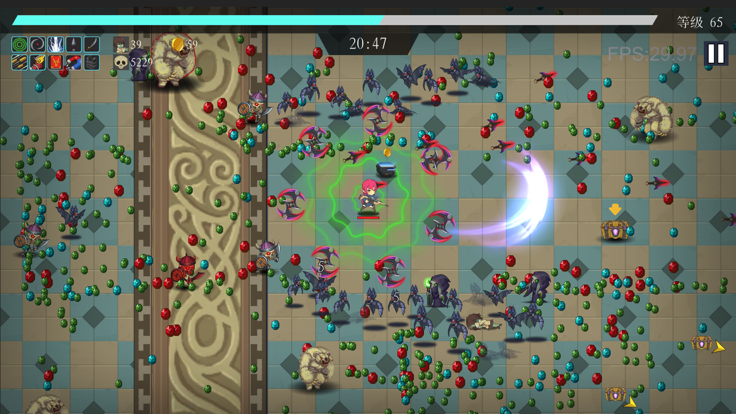The height and width of the screenshot is (414, 736).
Task: Select the golden bullets passive icon
Action: pyautogui.click(x=19, y=63)
